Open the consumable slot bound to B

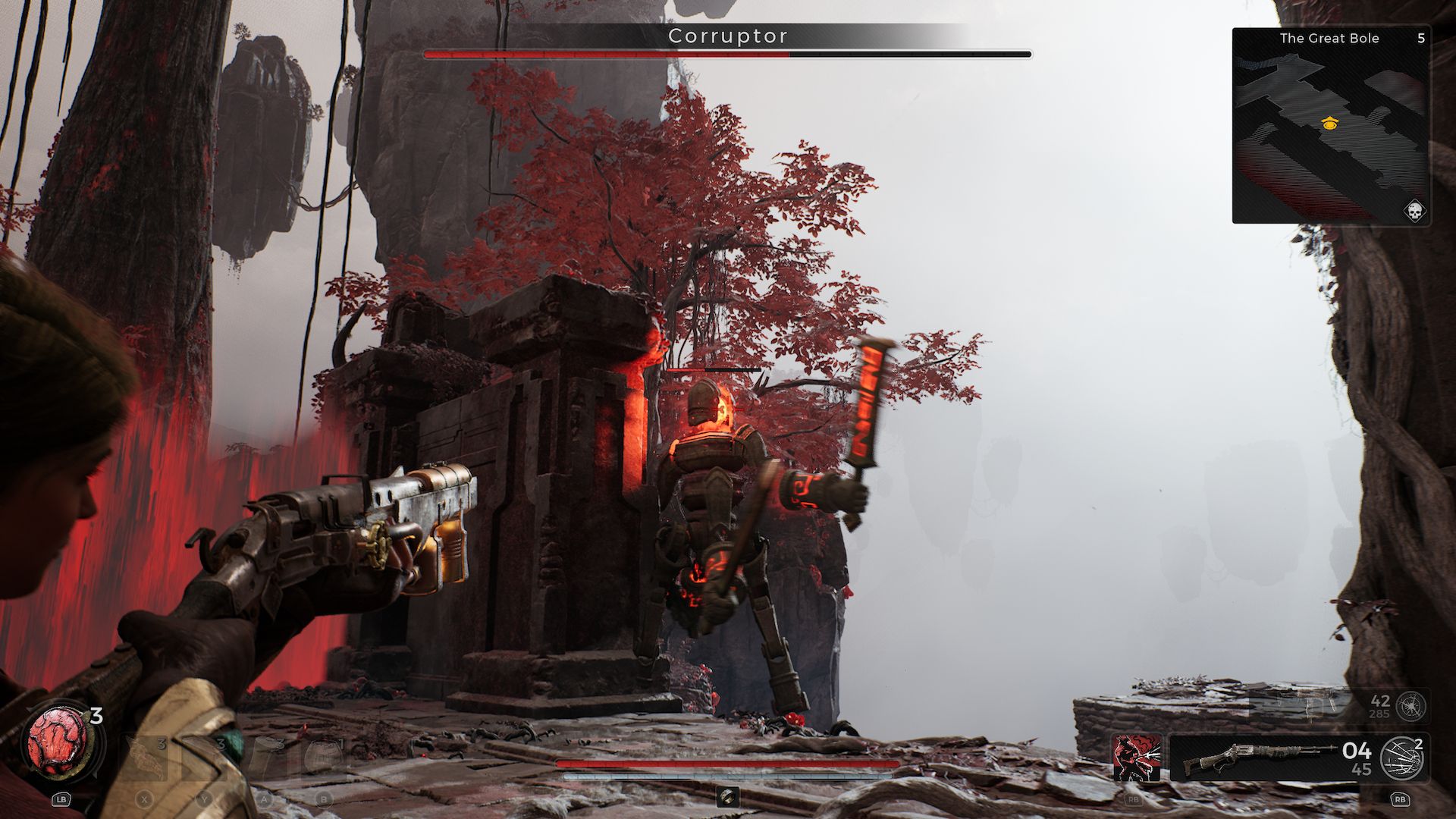pos(324,759)
